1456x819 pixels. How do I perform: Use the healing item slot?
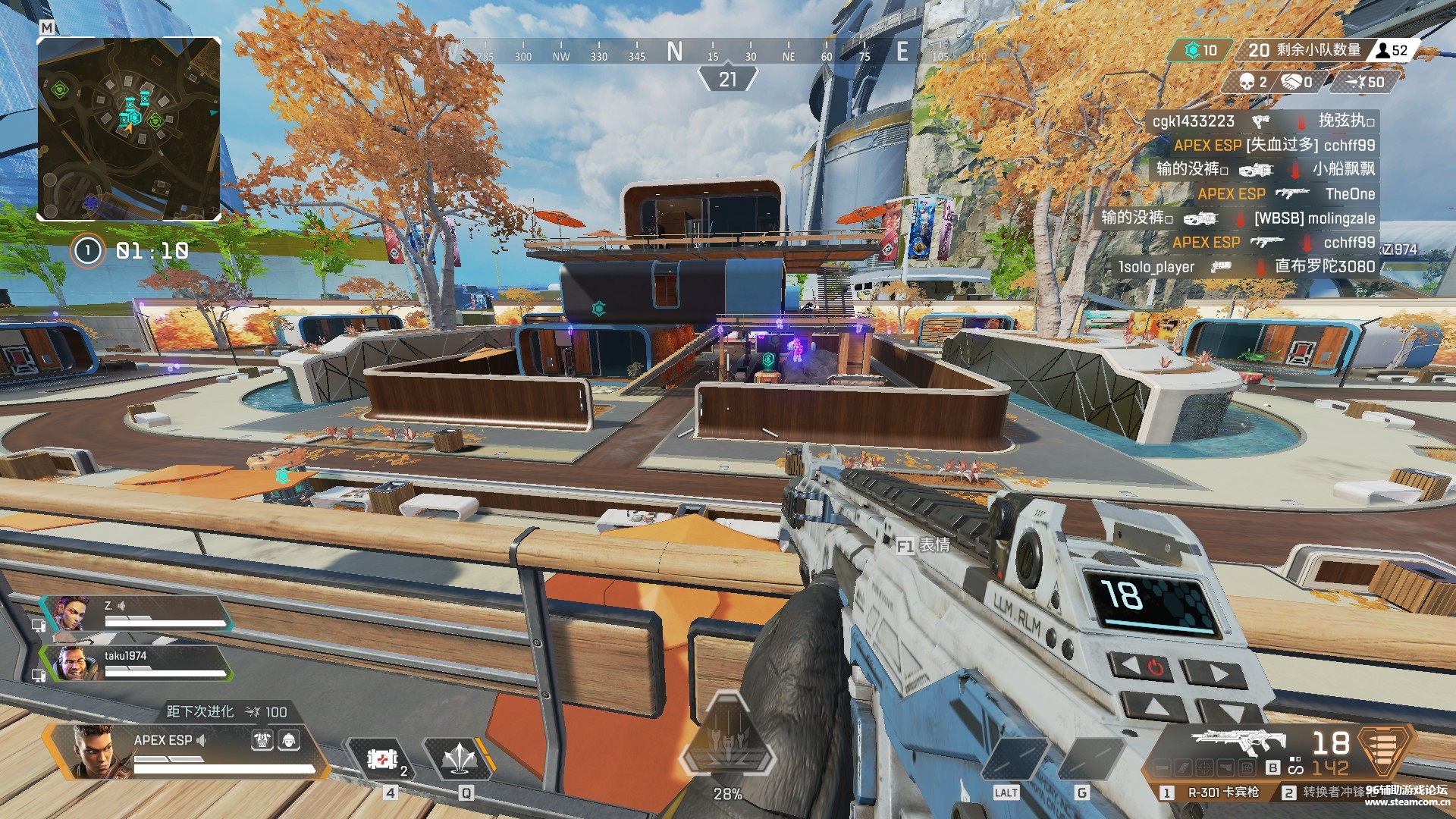tap(383, 758)
